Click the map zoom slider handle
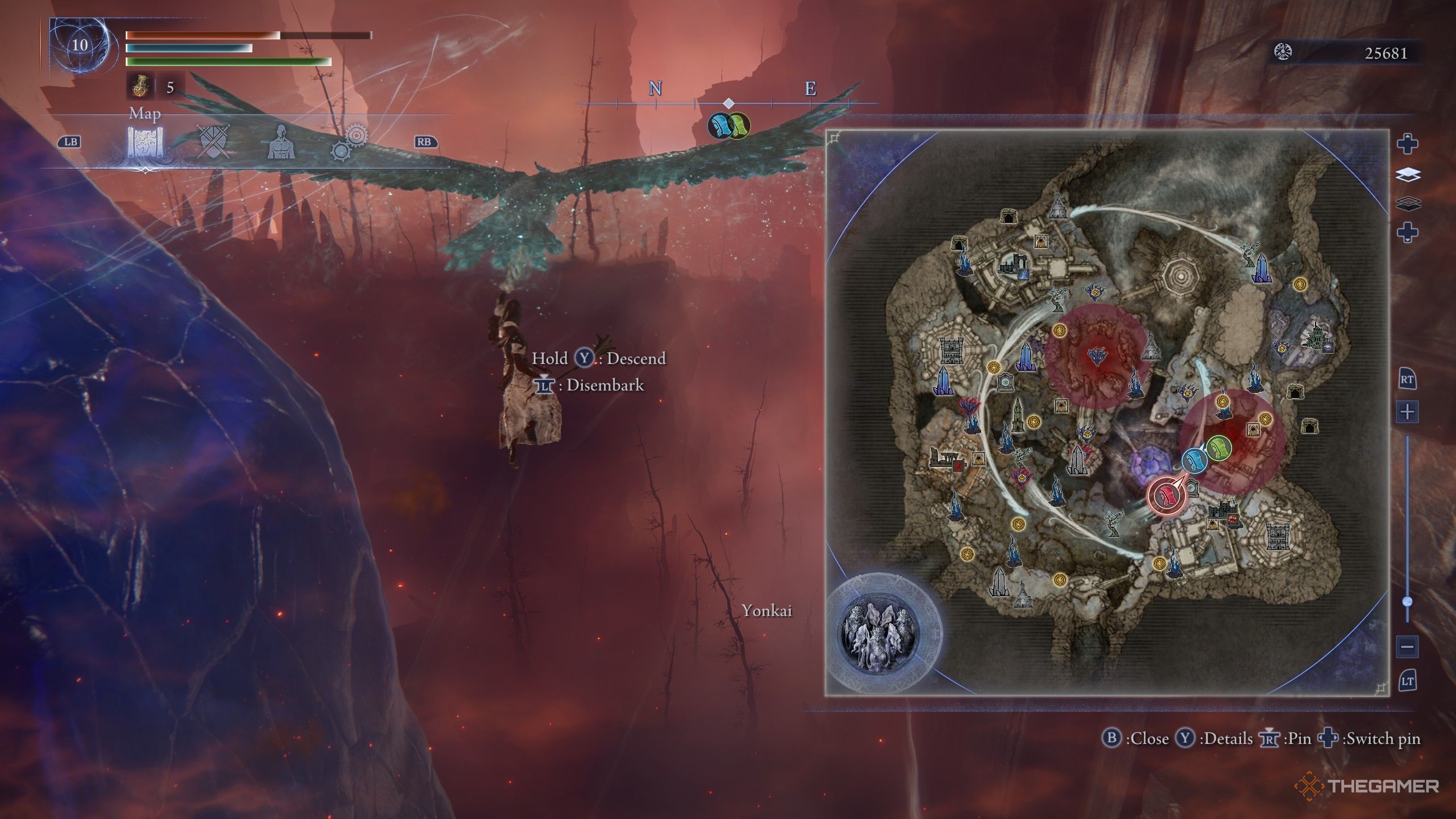1456x819 pixels. click(1408, 601)
